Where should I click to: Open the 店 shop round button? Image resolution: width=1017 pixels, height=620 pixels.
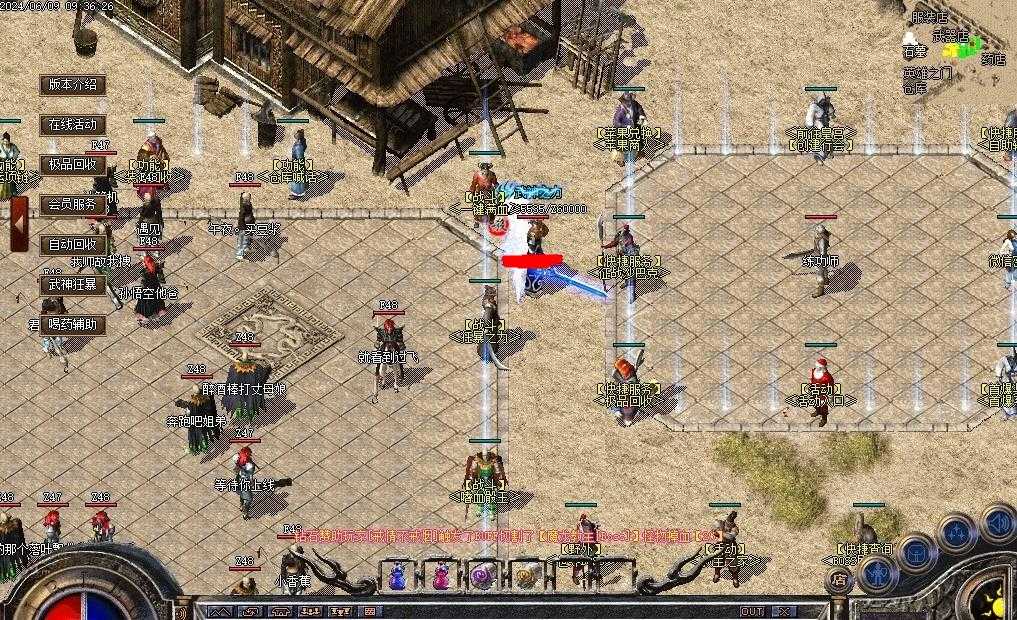tap(839, 580)
